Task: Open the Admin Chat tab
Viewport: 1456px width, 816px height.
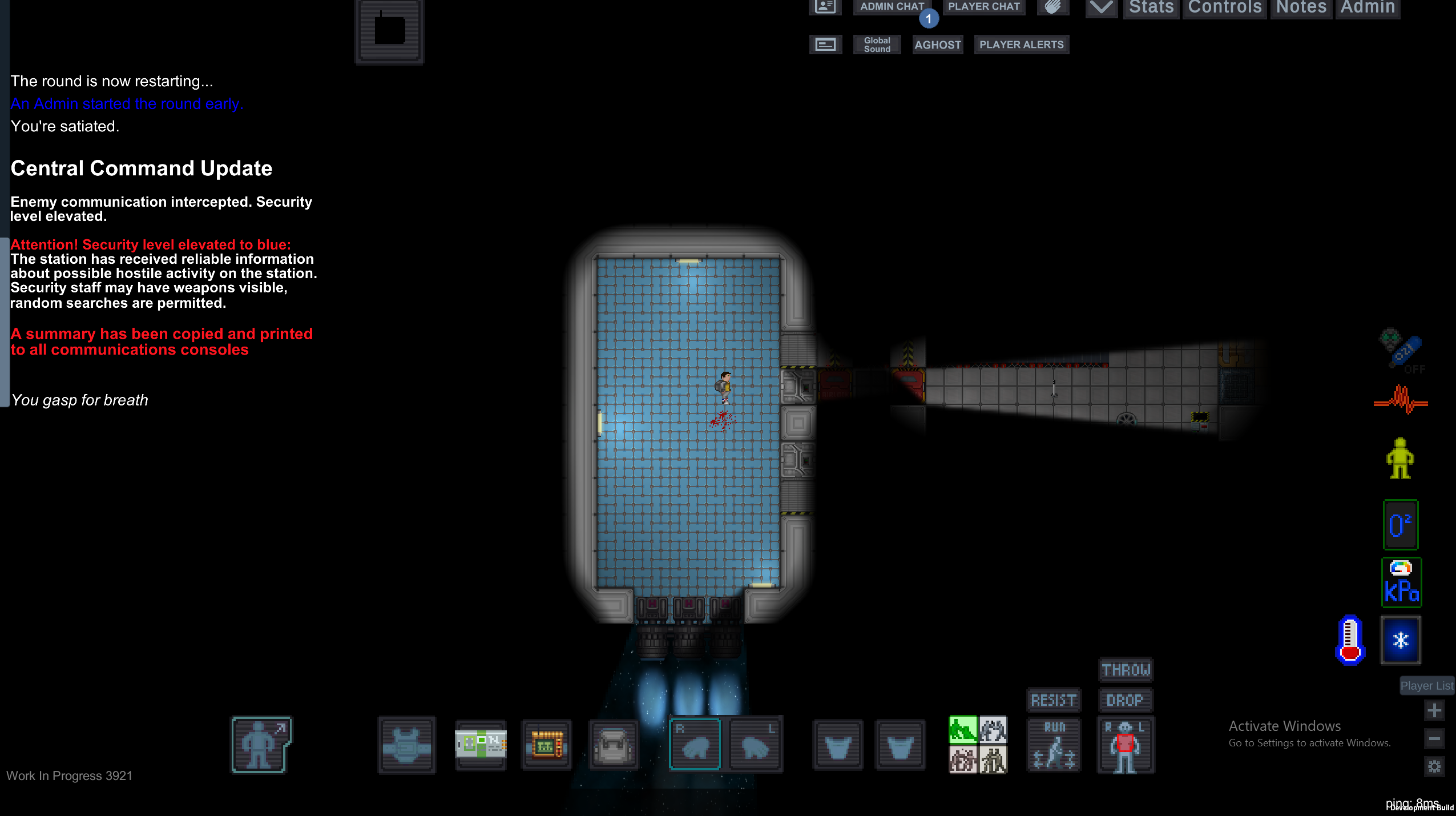Action: 891,7
